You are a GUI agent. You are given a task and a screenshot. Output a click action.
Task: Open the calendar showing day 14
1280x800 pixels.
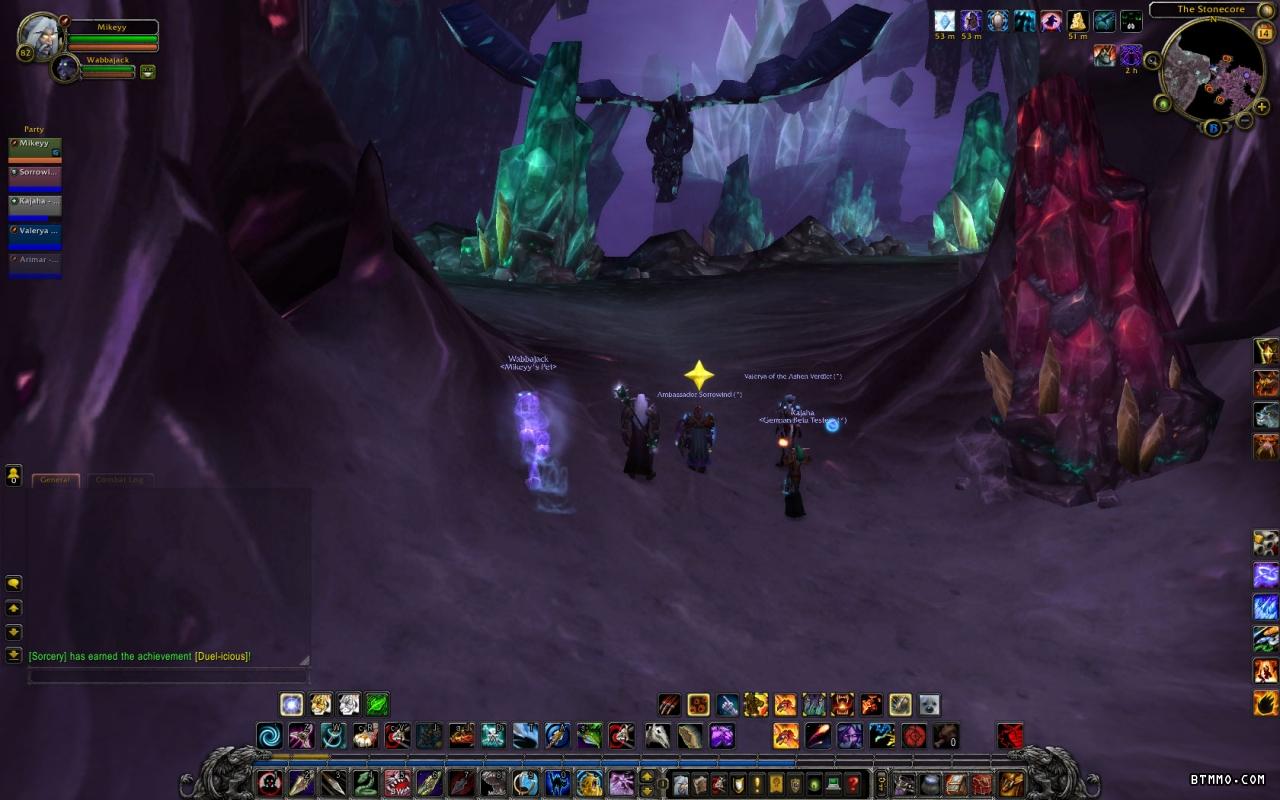point(1261,33)
